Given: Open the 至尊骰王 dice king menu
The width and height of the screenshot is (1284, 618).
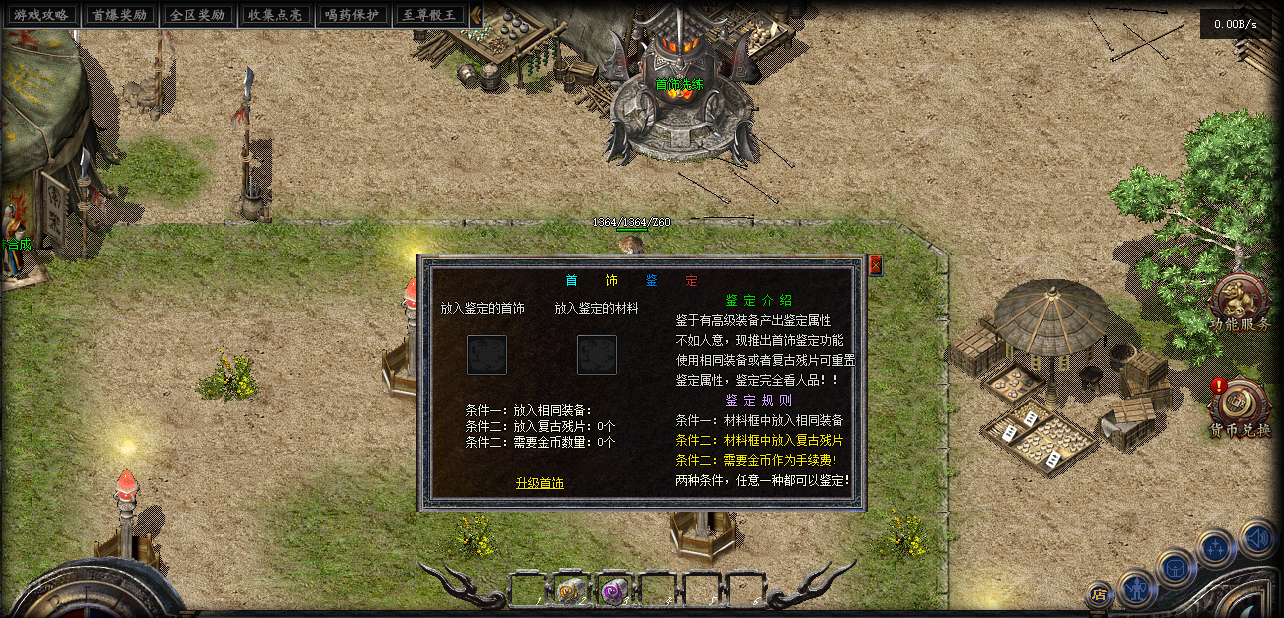Looking at the screenshot, I should pyautogui.click(x=431, y=15).
